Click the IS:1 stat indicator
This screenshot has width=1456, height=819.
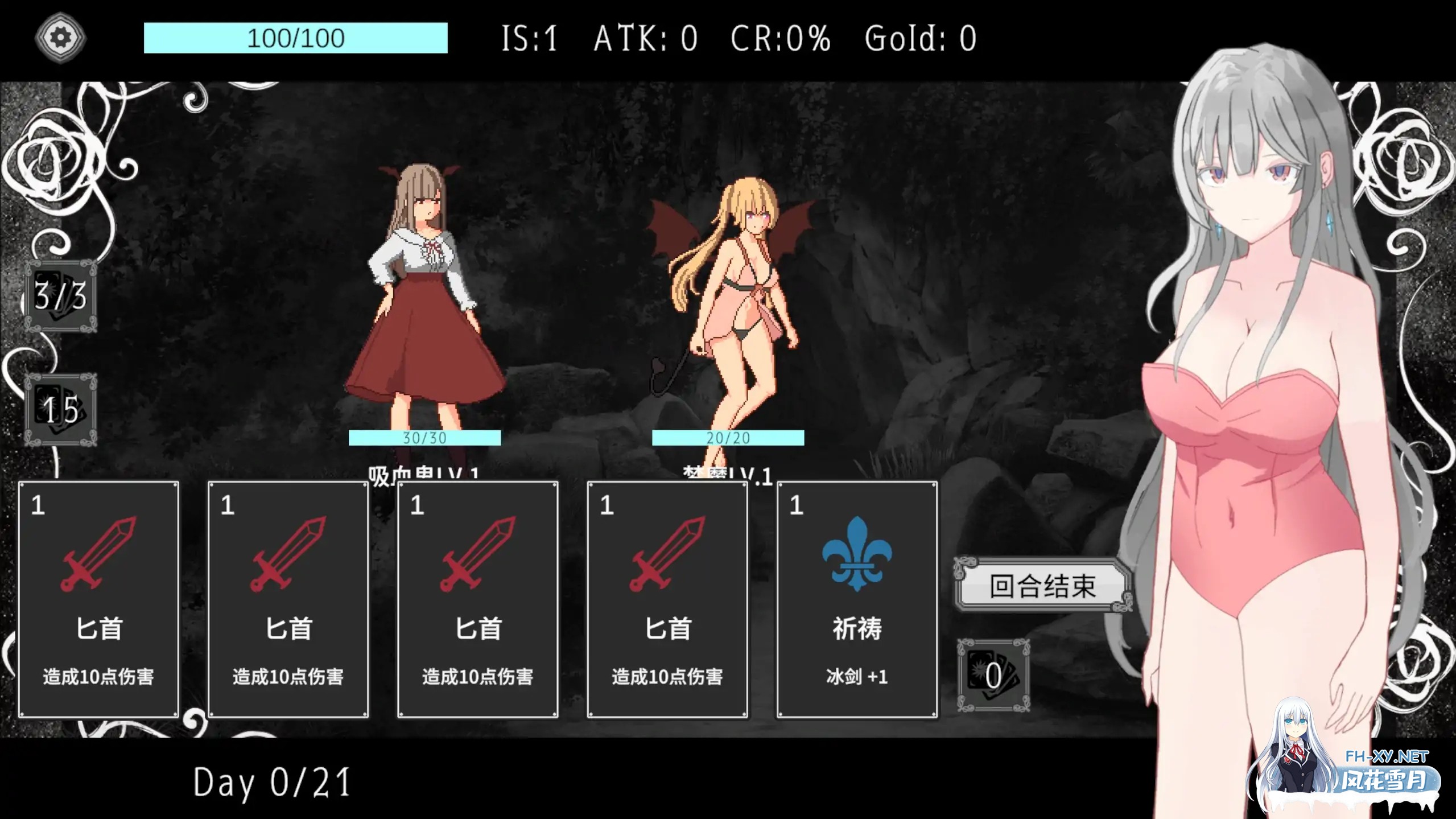[x=529, y=38]
